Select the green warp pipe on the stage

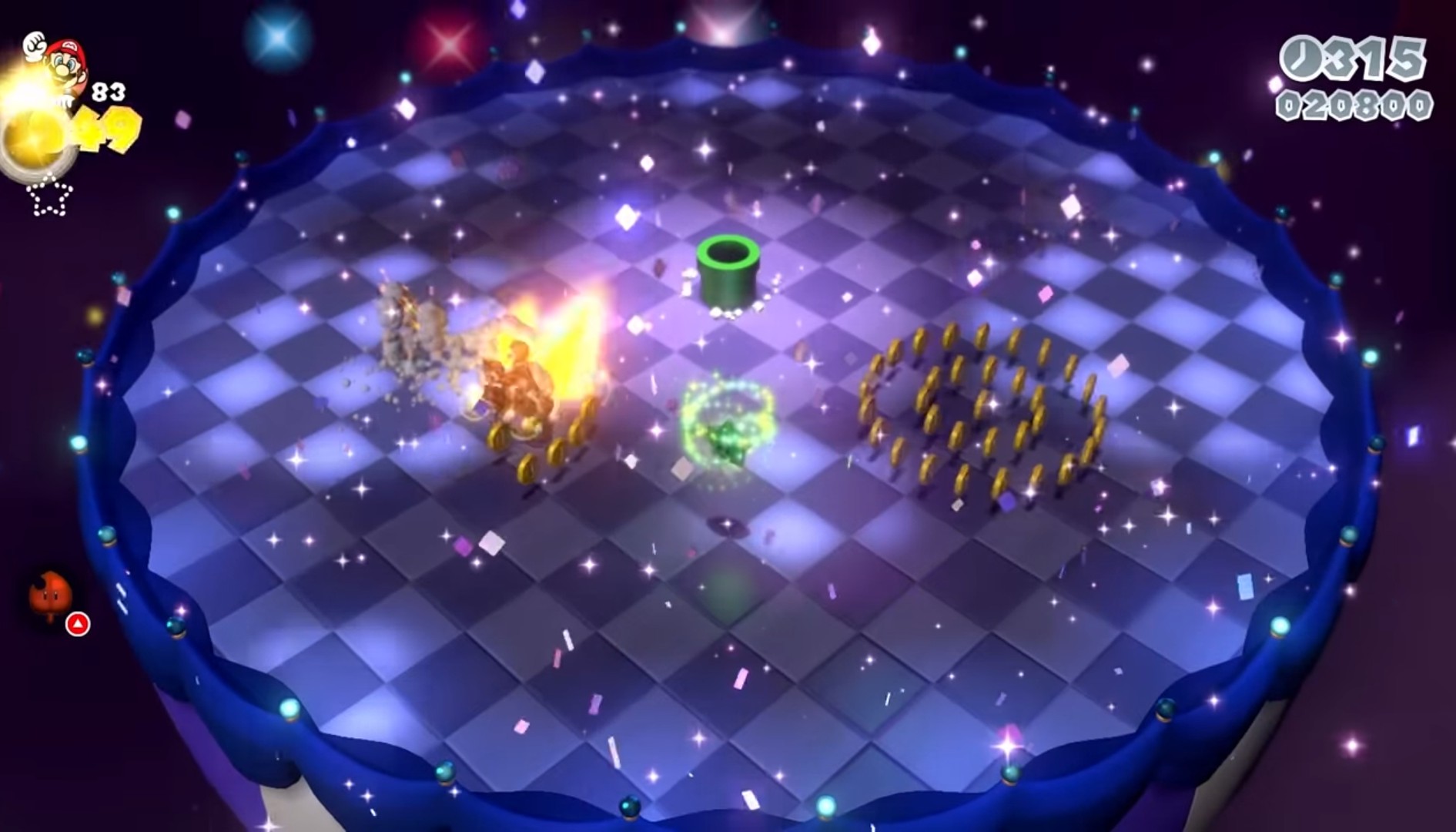tap(727, 266)
